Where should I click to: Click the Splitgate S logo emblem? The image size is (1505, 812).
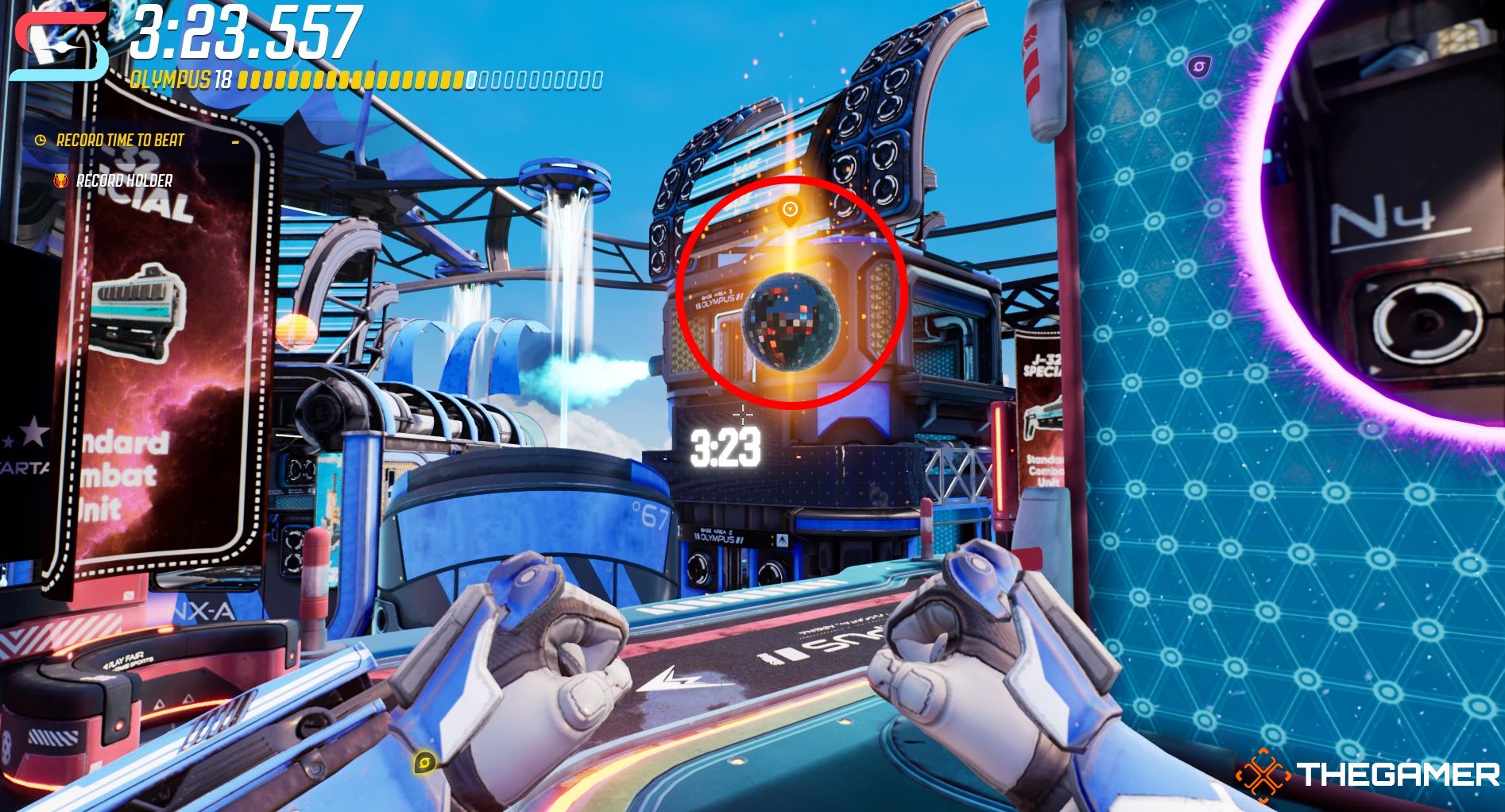pos(58,48)
